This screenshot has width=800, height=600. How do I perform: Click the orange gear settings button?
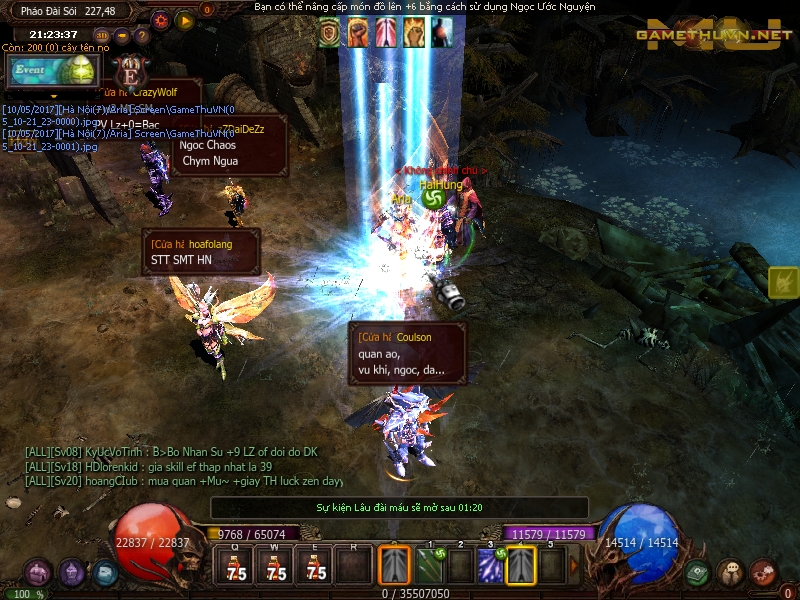161,19
